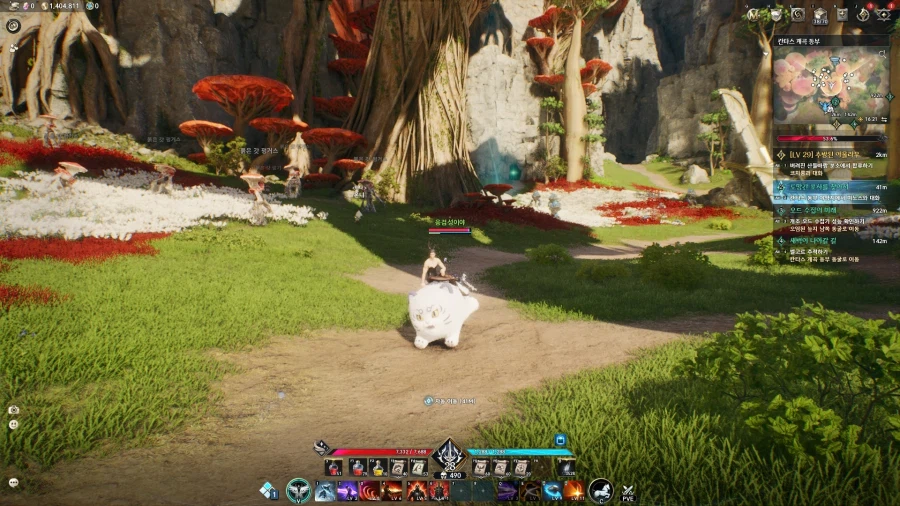Image resolution: width=900 pixels, height=506 pixels.
Task: Click the white horse mount icon
Action: tap(602, 490)
